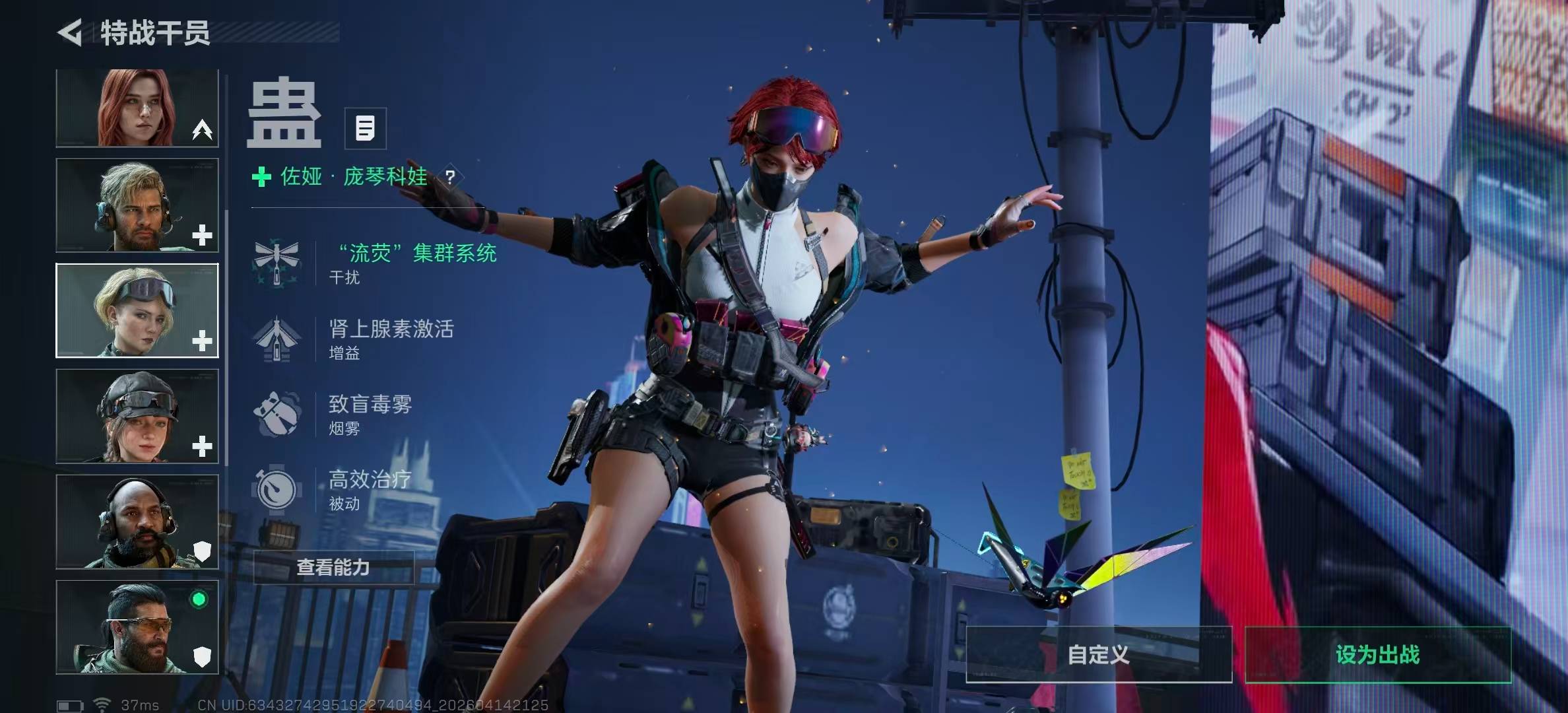Choose the bald bearded man portrait
This screenshot has width=1568, height=713.
pyautogui.click(x=137, y=522)
